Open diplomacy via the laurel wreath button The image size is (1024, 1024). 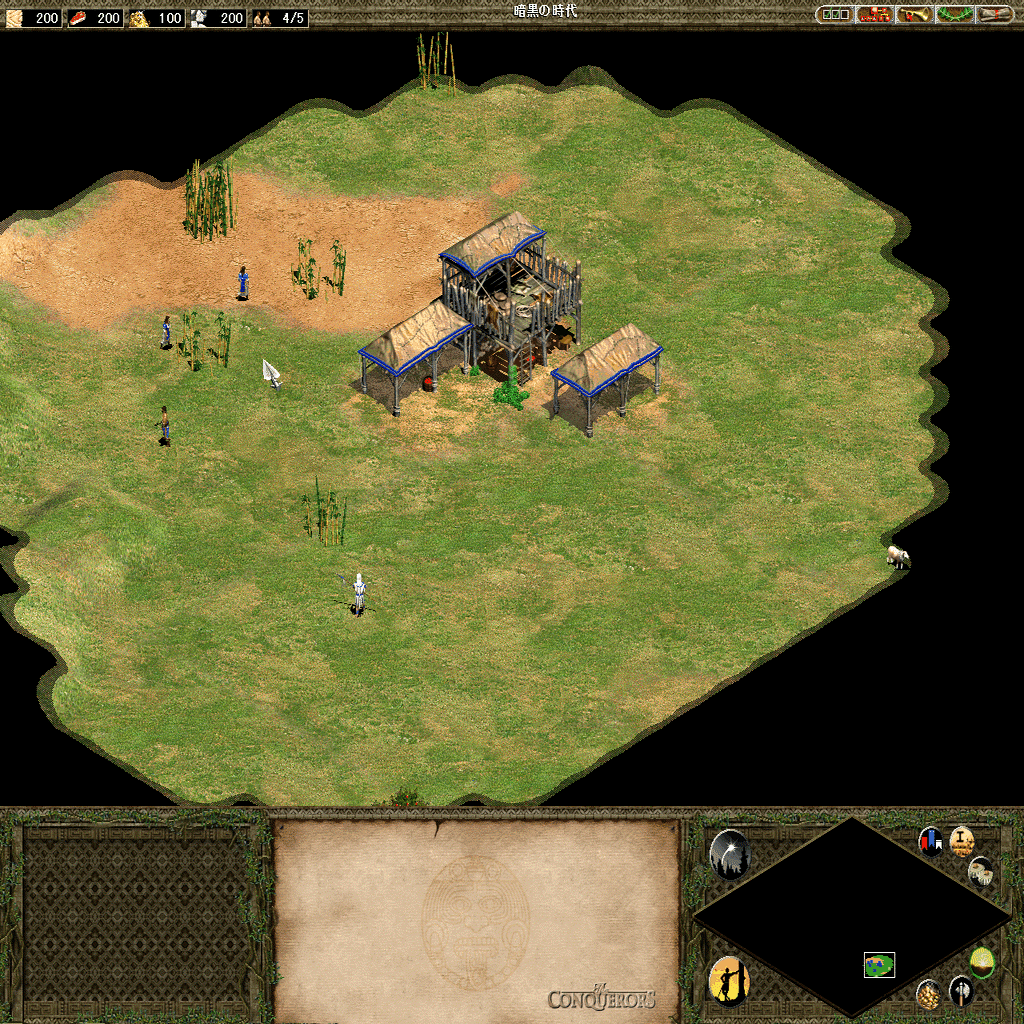click(x=954, y=14)
